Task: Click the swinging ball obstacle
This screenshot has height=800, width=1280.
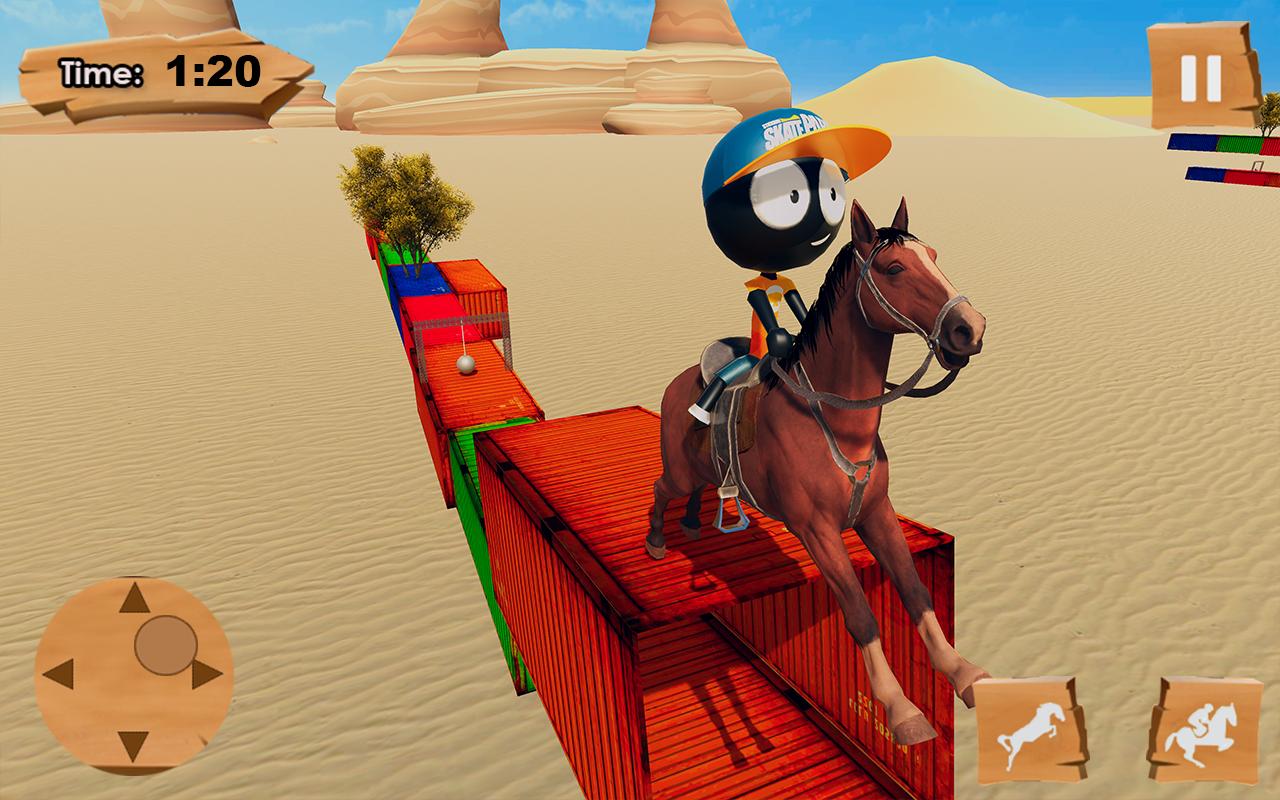Action: click(464, 364)
